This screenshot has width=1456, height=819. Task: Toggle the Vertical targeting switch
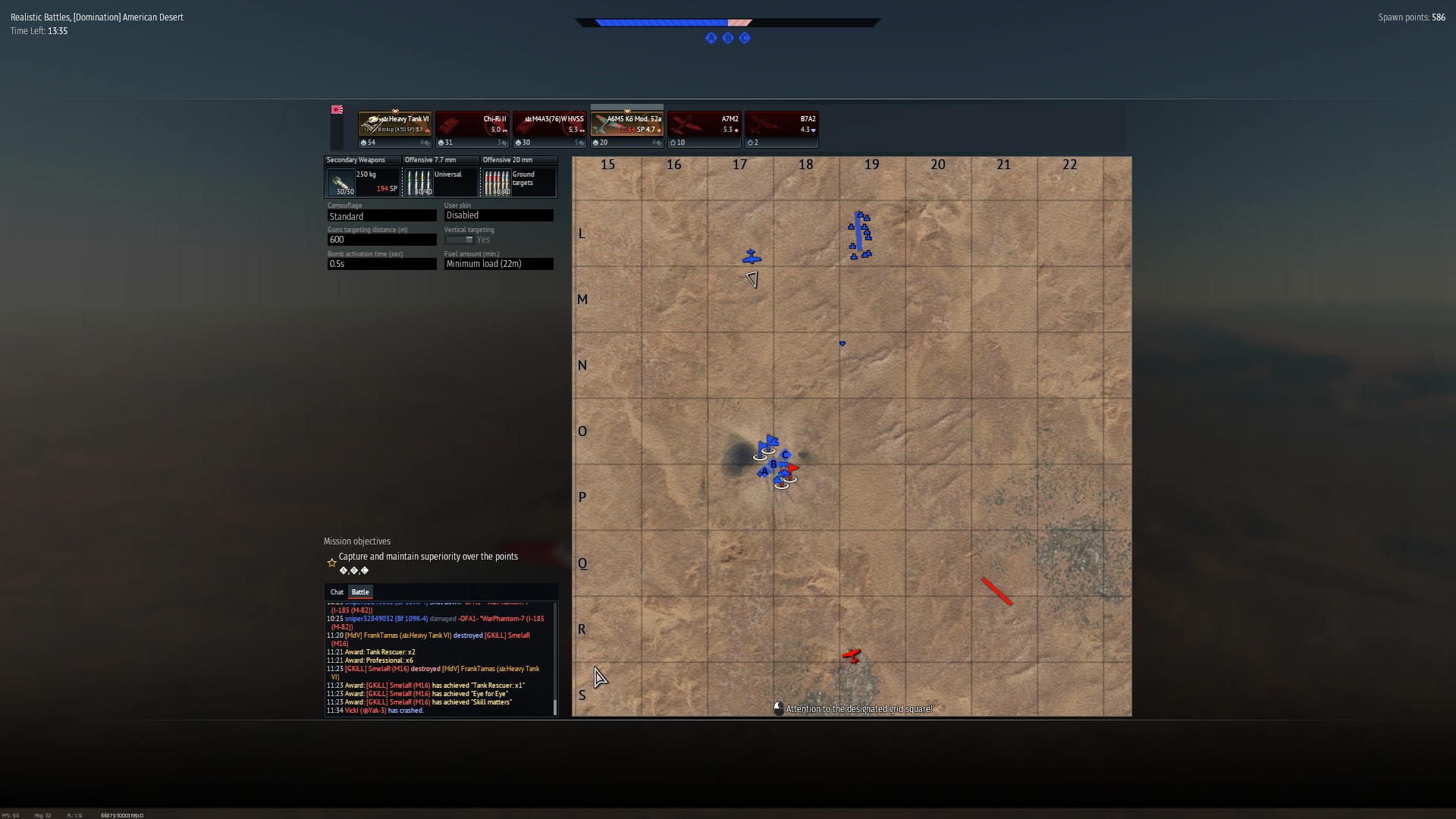pyautogui.click(x=460, y=240)
